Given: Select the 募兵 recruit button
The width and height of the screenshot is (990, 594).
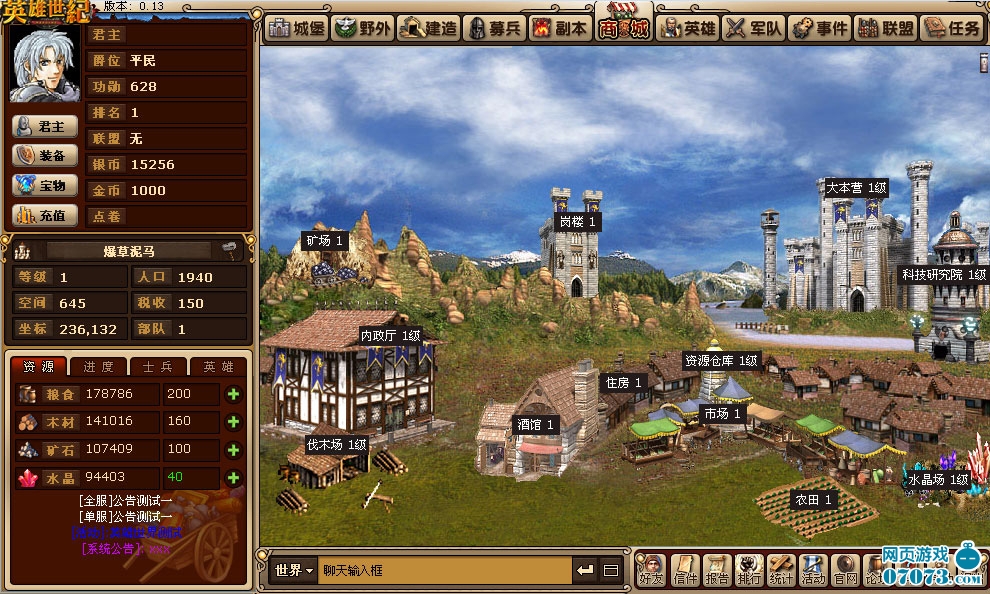Looking at the screenshot, I should [x=493, y=28].
